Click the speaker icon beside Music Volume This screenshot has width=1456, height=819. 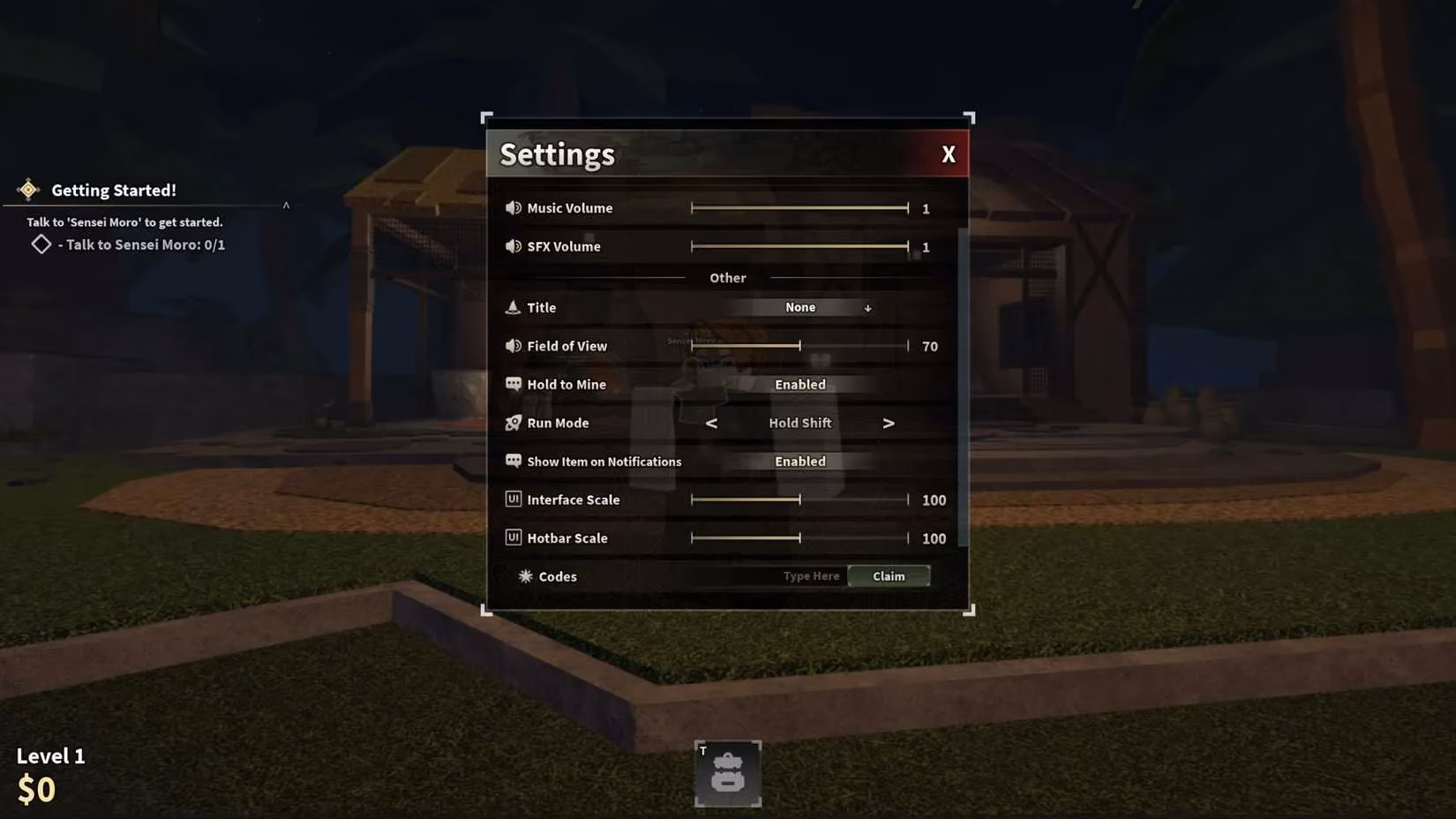tap(514, 207)
